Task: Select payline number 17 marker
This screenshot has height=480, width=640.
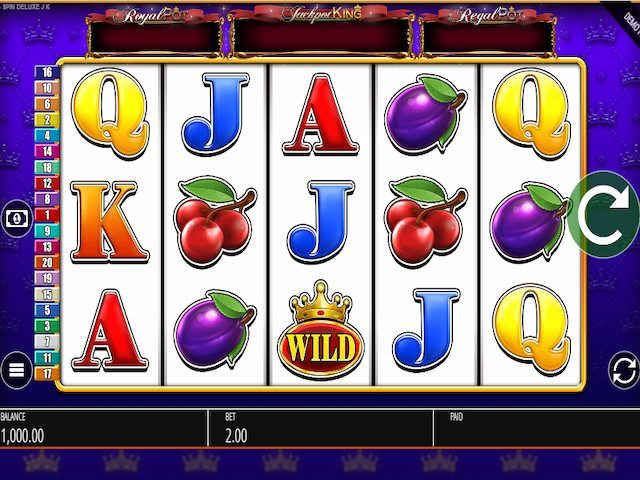Action: [x=47, y=373]
